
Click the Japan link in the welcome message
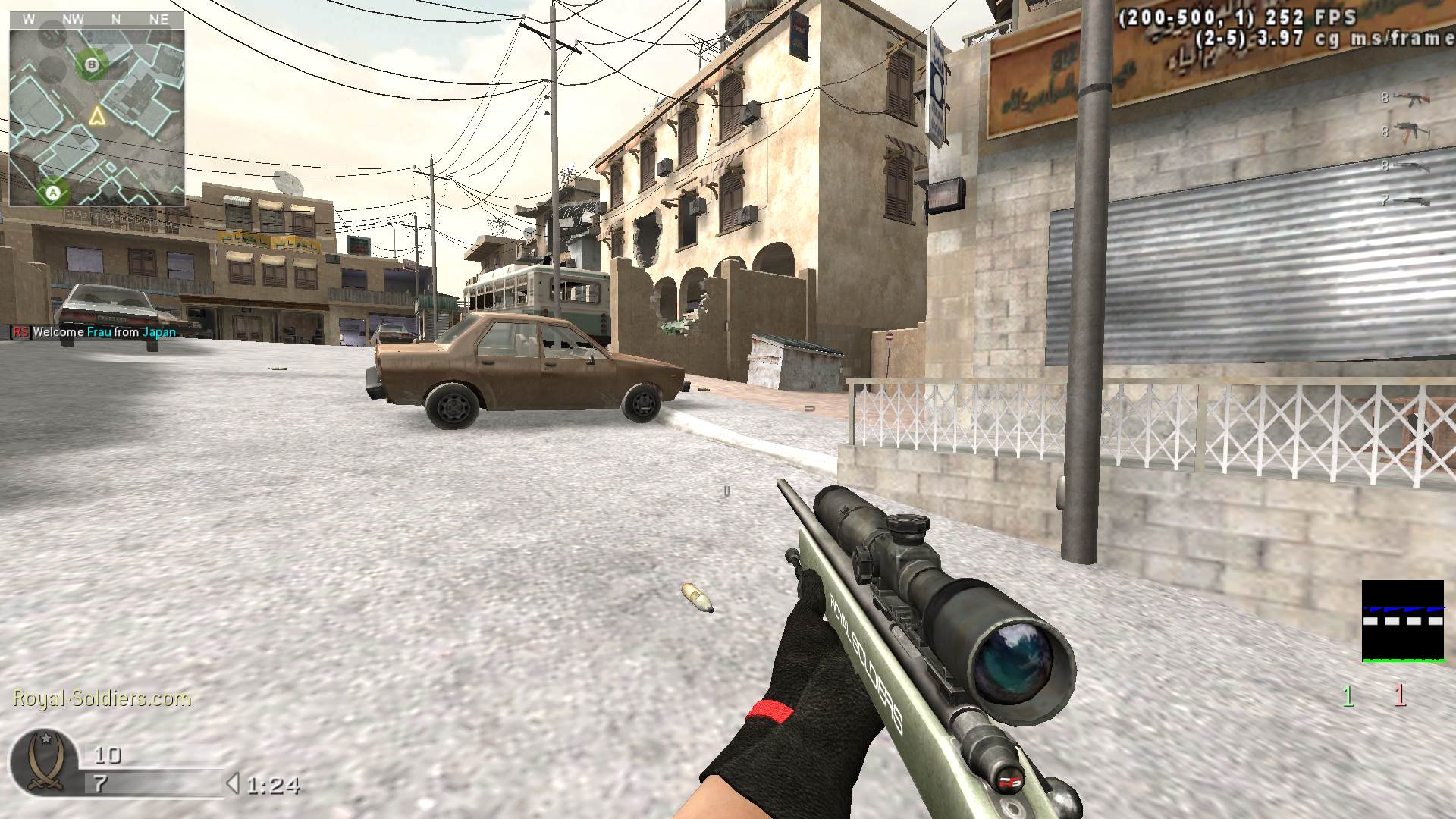point(160,331)
